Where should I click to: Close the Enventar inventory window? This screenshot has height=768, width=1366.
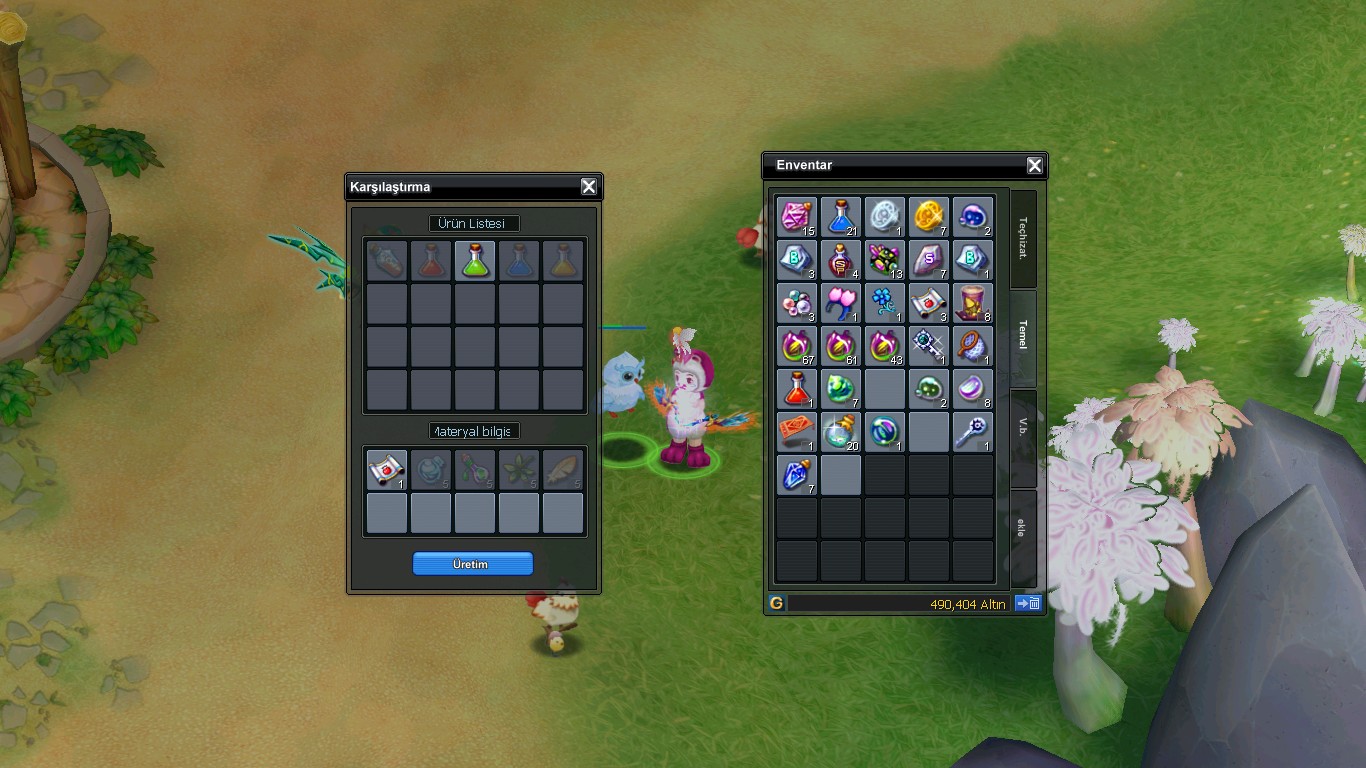pos(1035,166)
